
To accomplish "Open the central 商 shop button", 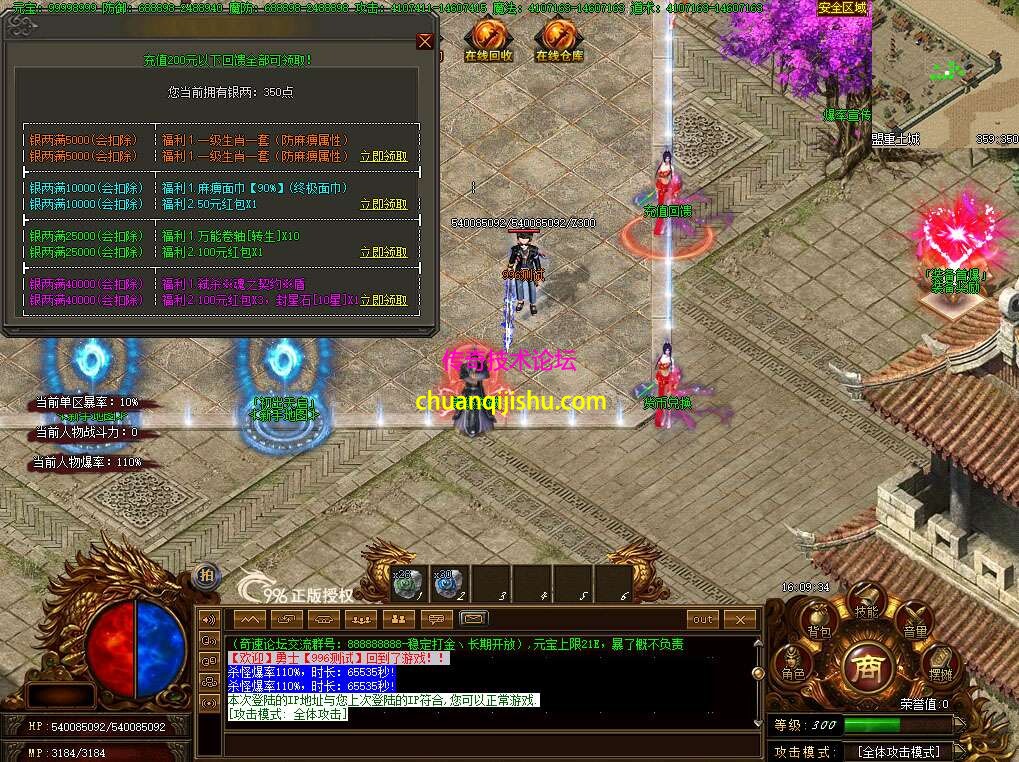I will (x=867, y=666).
